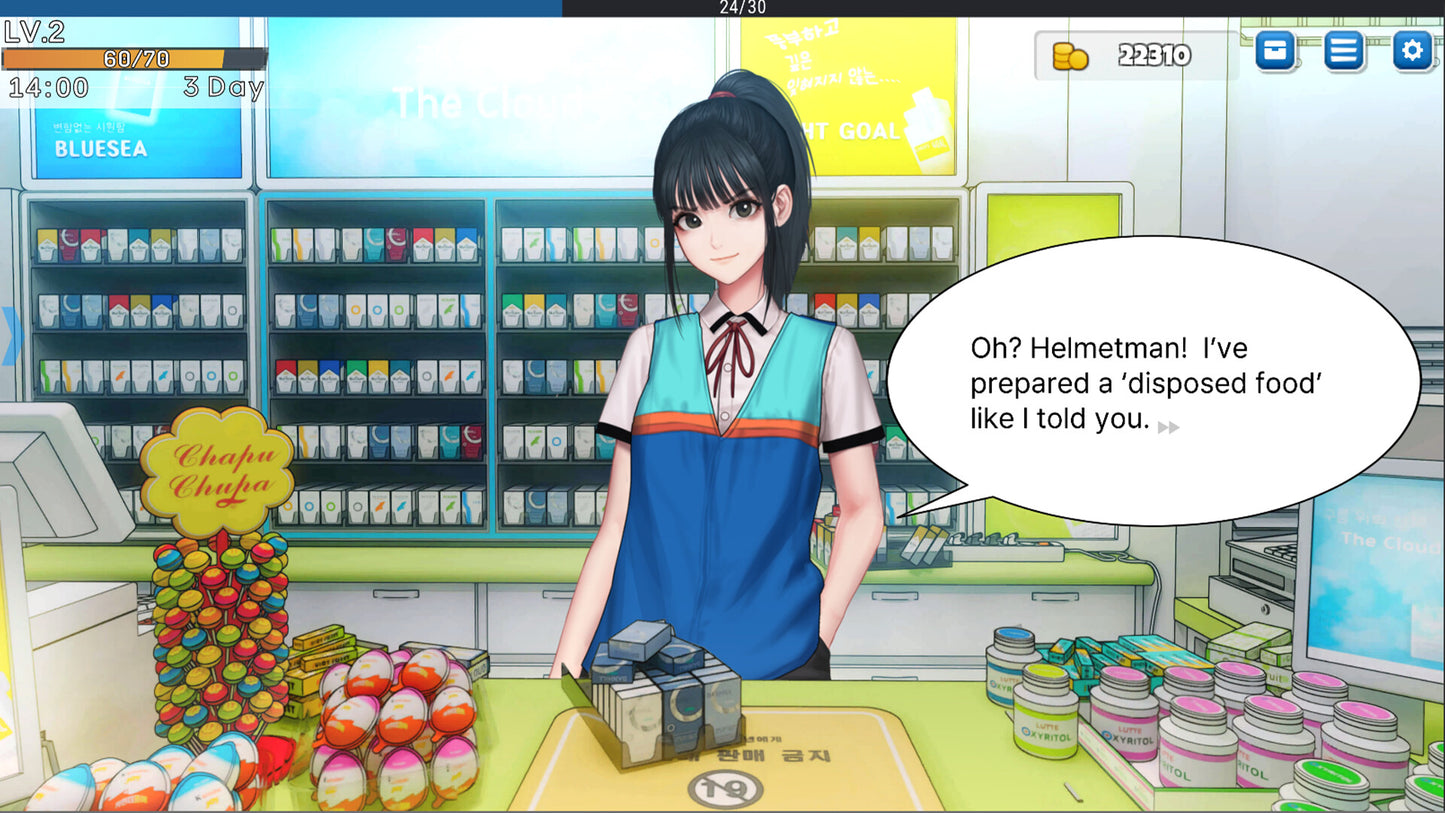The height and width of the screenshot is (813, 1445).
Task: Open the gear settings menu
Action: coord(1412,50)
